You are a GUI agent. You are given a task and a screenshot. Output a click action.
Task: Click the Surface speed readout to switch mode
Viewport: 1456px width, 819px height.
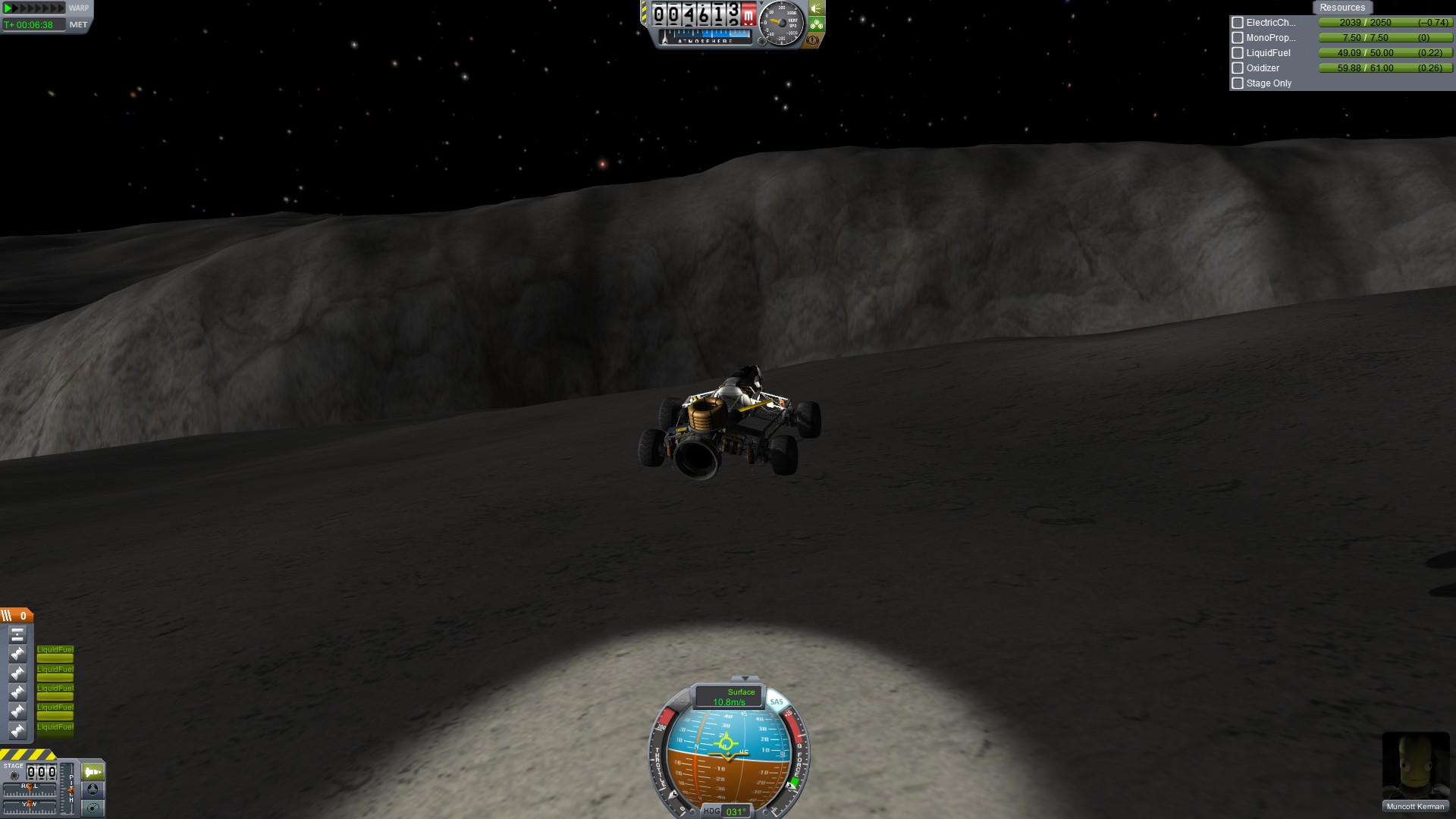[x=730, y=697]
